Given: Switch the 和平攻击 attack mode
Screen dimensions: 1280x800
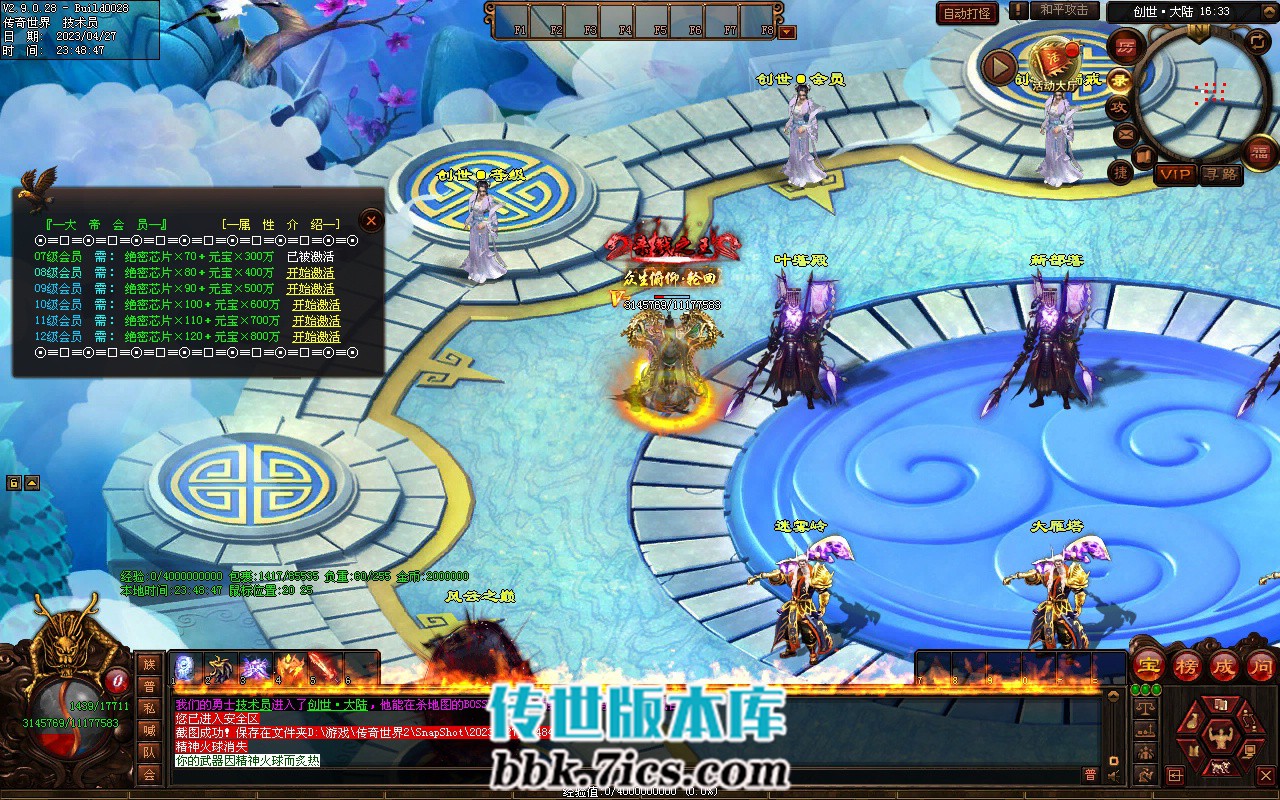Looking at the screenshot, I should click(1063, 11).
